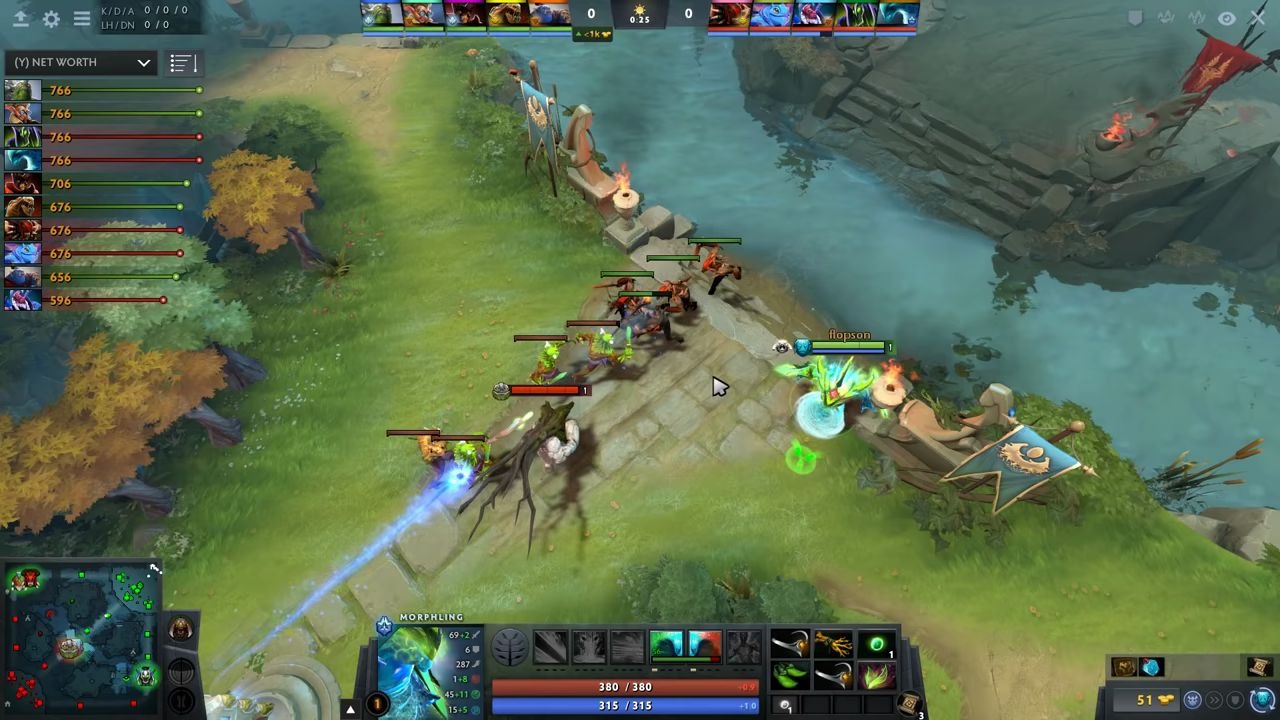Toggle the eye visibility icon
1280x720 pixels.
(1227, 18)
